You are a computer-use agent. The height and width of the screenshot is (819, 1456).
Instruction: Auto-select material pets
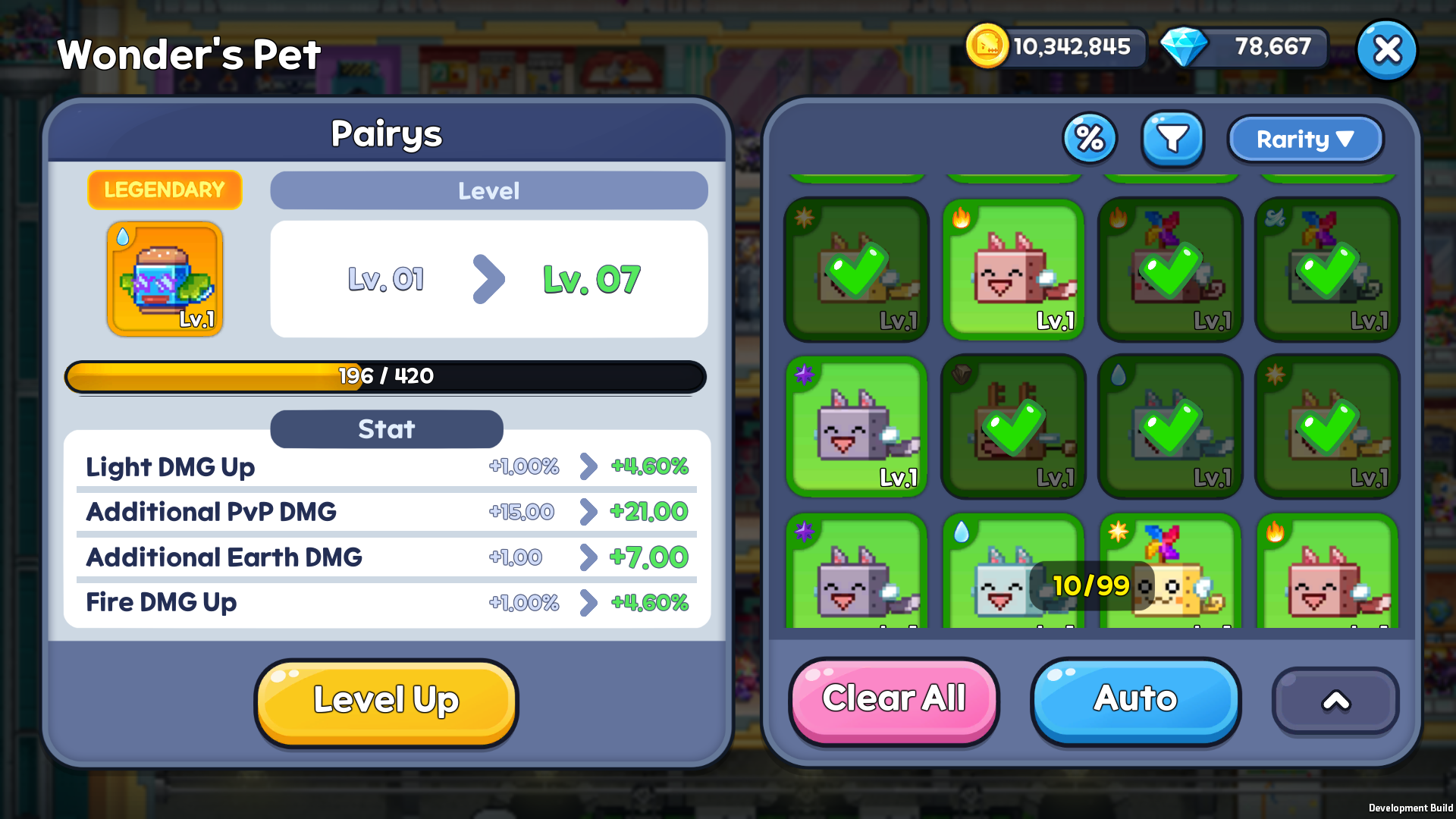click(1134, 699)
